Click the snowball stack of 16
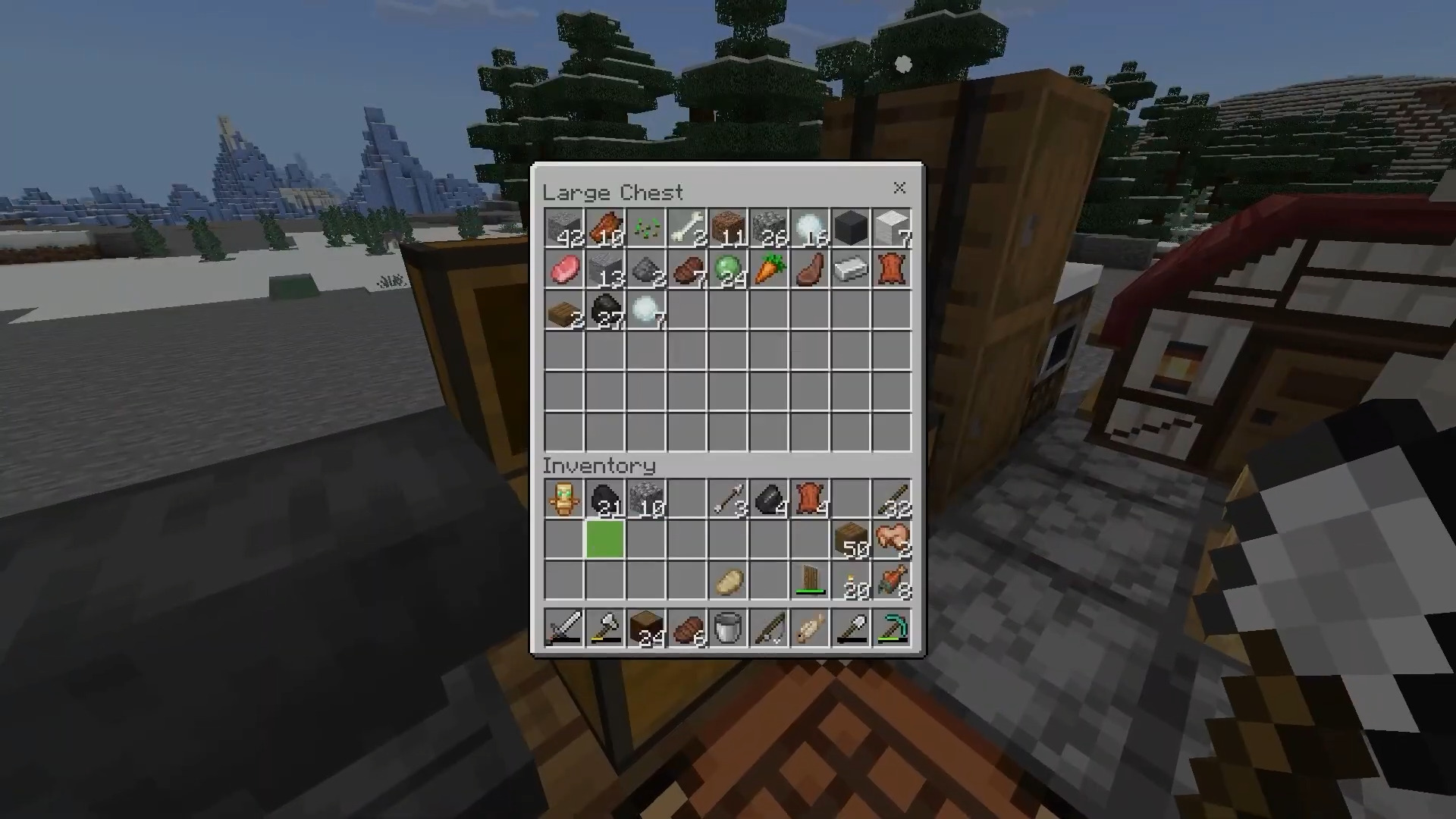 click(811, 227)
